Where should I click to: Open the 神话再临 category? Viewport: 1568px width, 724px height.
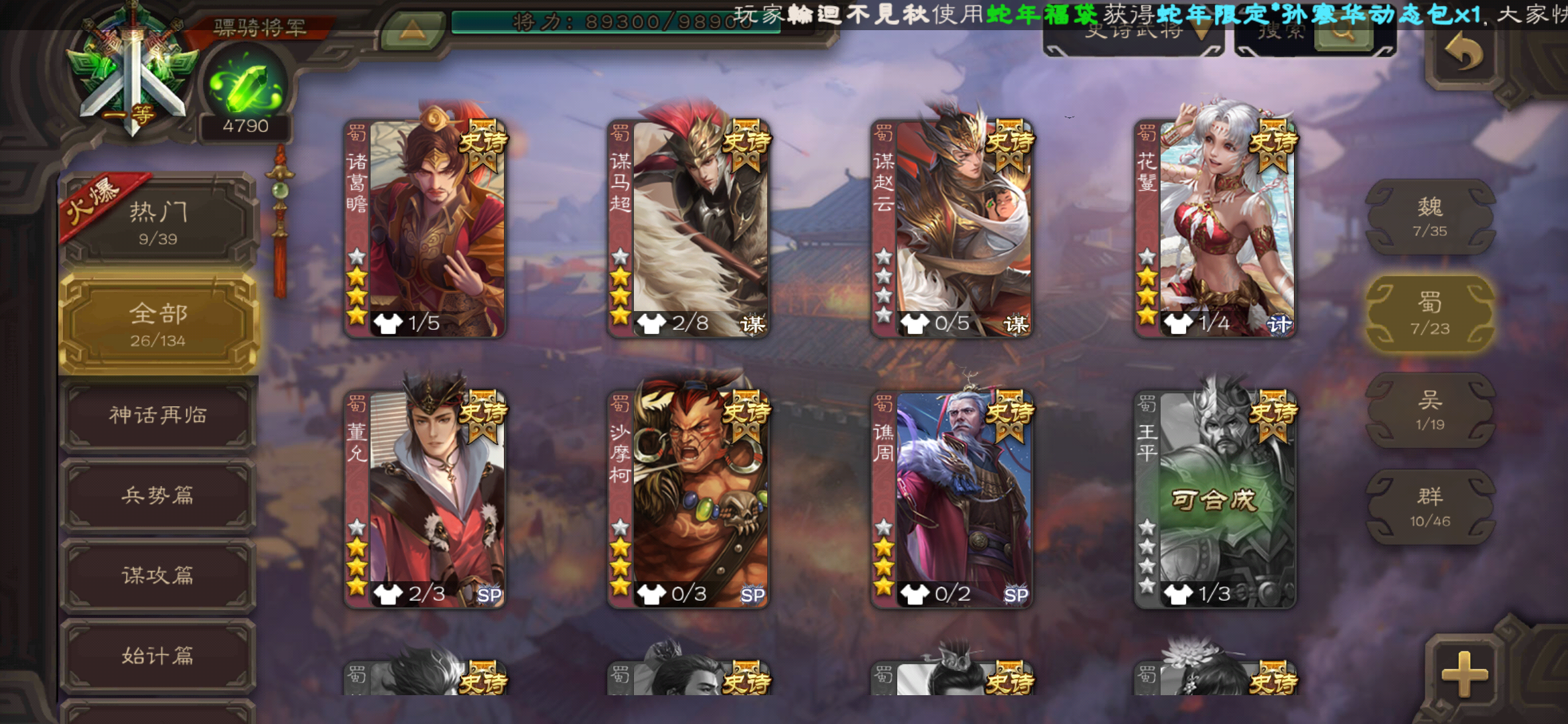point(157,416)
